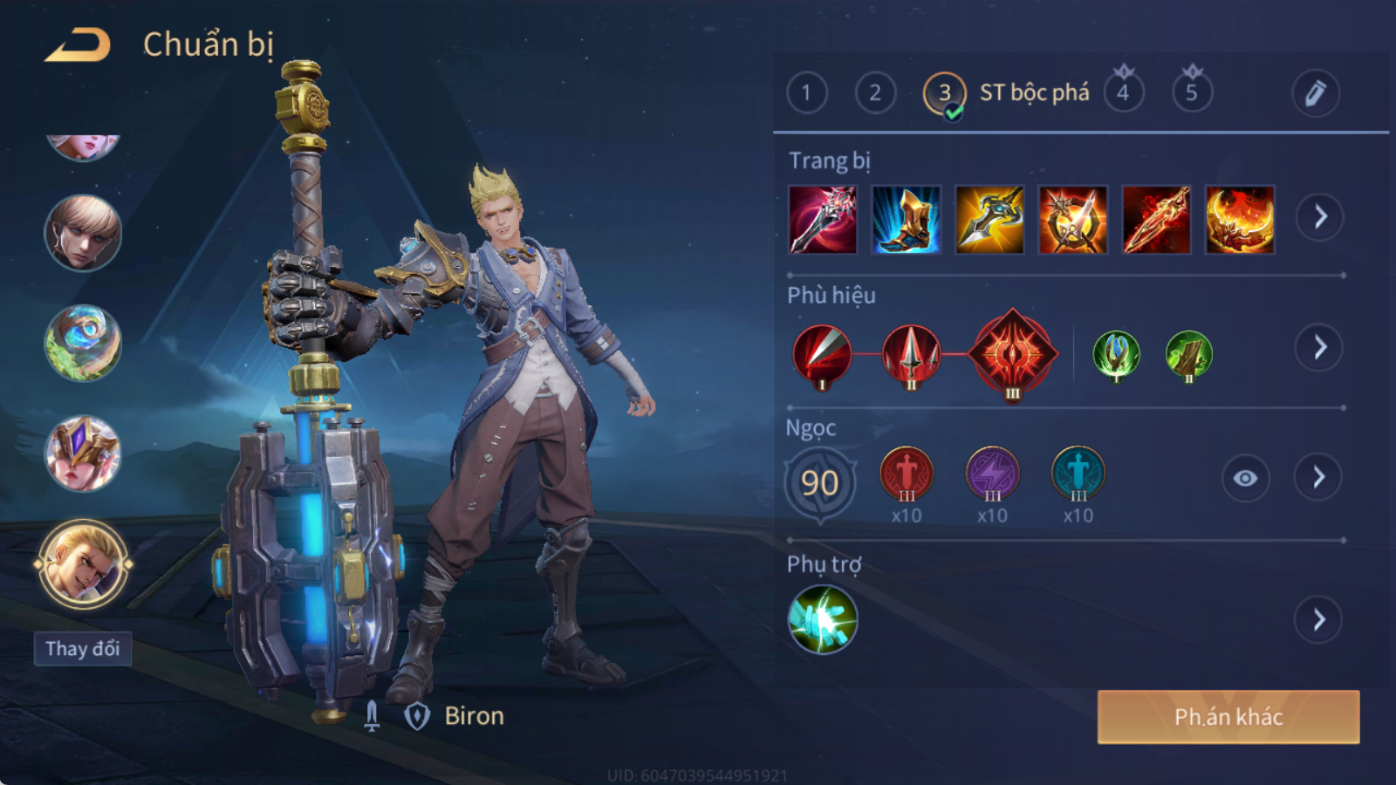
Task: Toggle the rune stats eye icon
Action: pos(1245,478)
